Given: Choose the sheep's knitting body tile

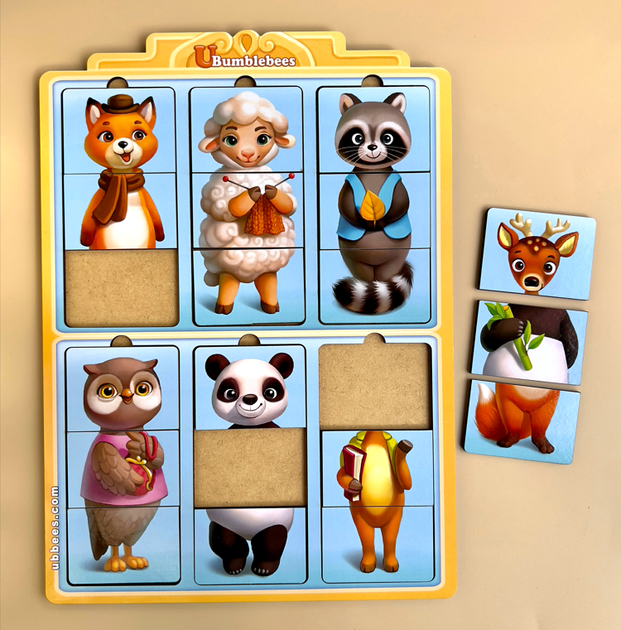Looking at the screenshot, I should pos(246,211).
